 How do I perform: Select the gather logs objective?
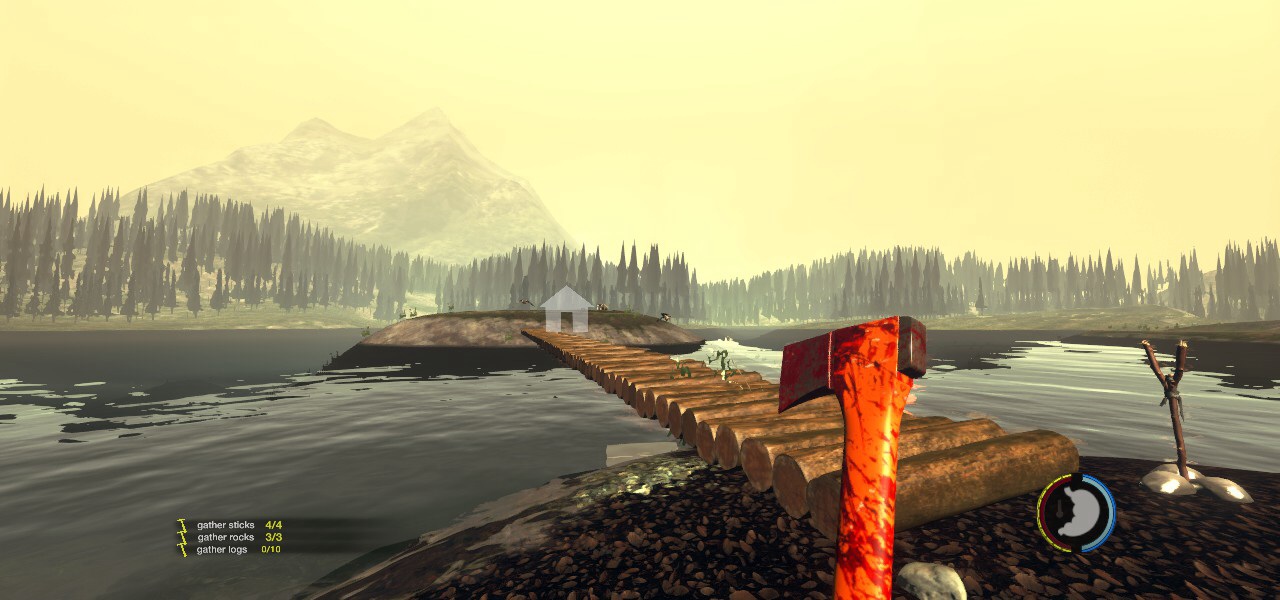pos(222,549)
